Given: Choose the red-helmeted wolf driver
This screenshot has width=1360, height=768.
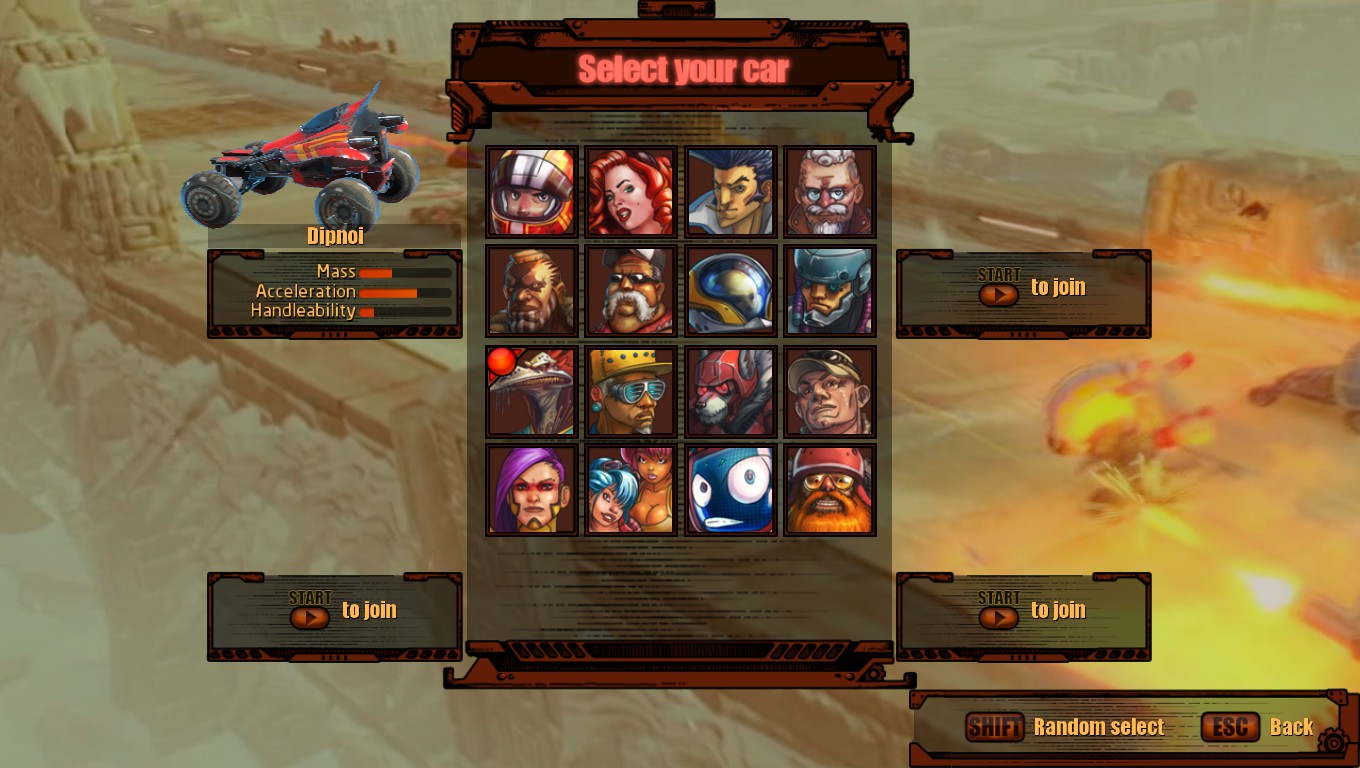Looking at the screenshot, I should [731, 391].
